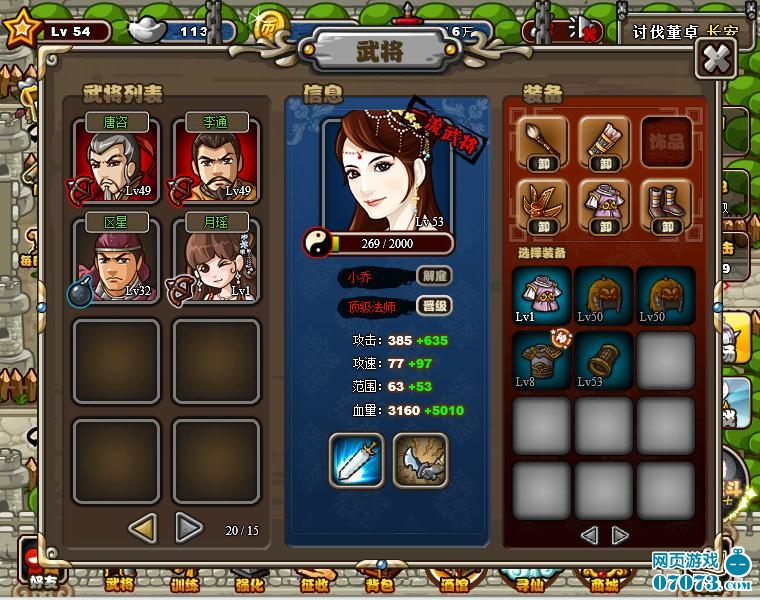Pick the Lv8 armor from equipment choices
Image resolution: width=760 pixels, height=600 pixels.
[x=541, y=361]
